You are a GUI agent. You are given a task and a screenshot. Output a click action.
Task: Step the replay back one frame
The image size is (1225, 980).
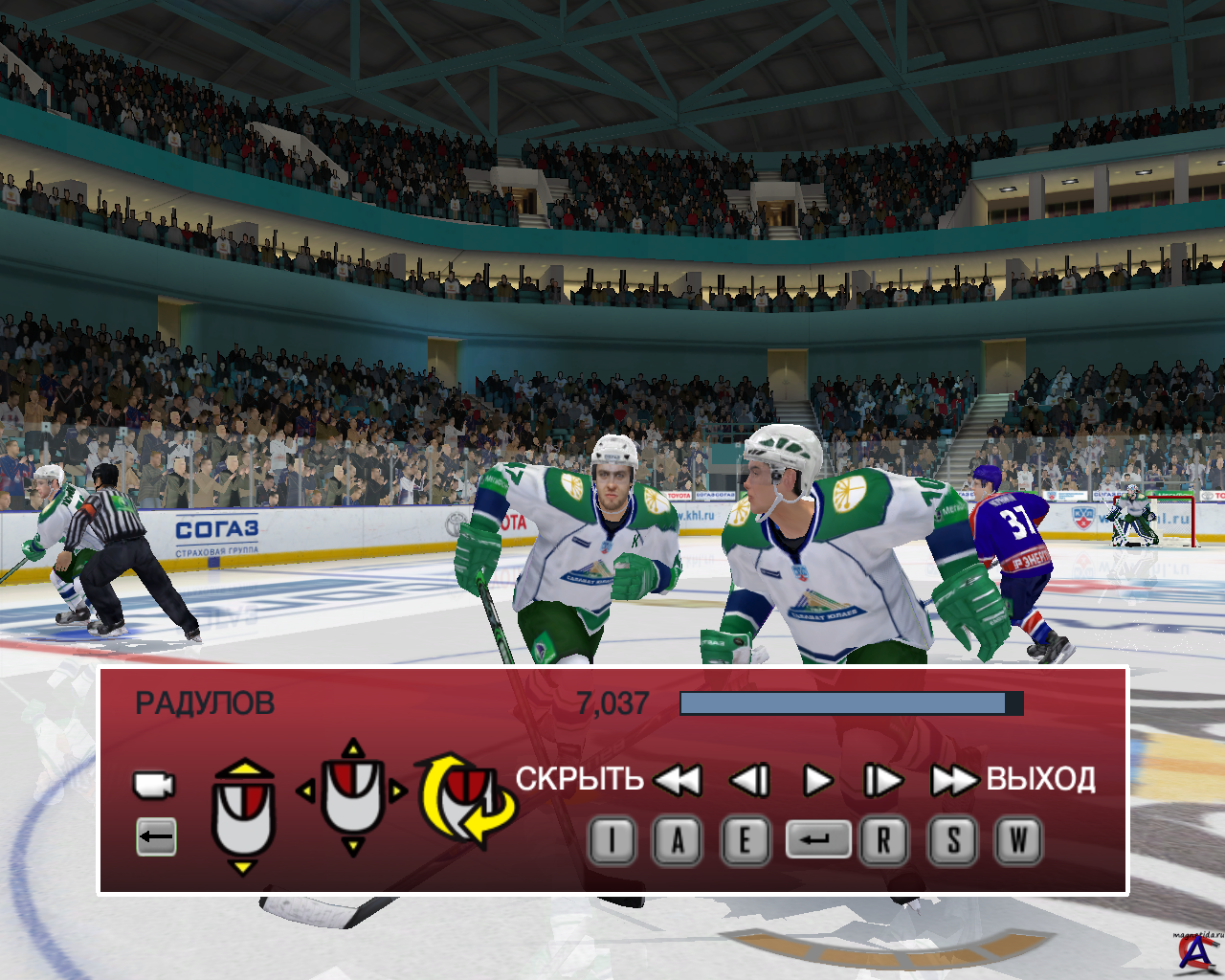(749, 781)
